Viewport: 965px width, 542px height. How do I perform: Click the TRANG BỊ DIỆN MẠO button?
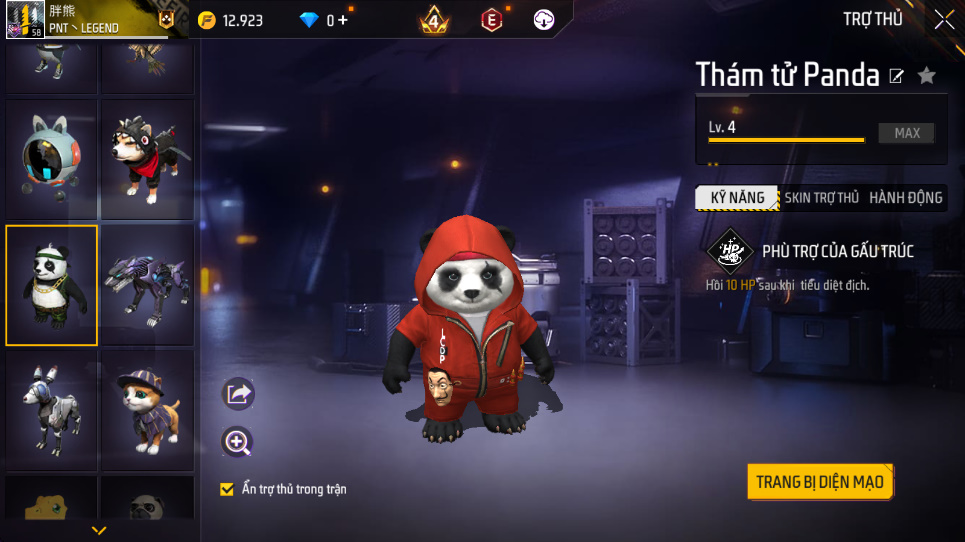click(819, 482)
